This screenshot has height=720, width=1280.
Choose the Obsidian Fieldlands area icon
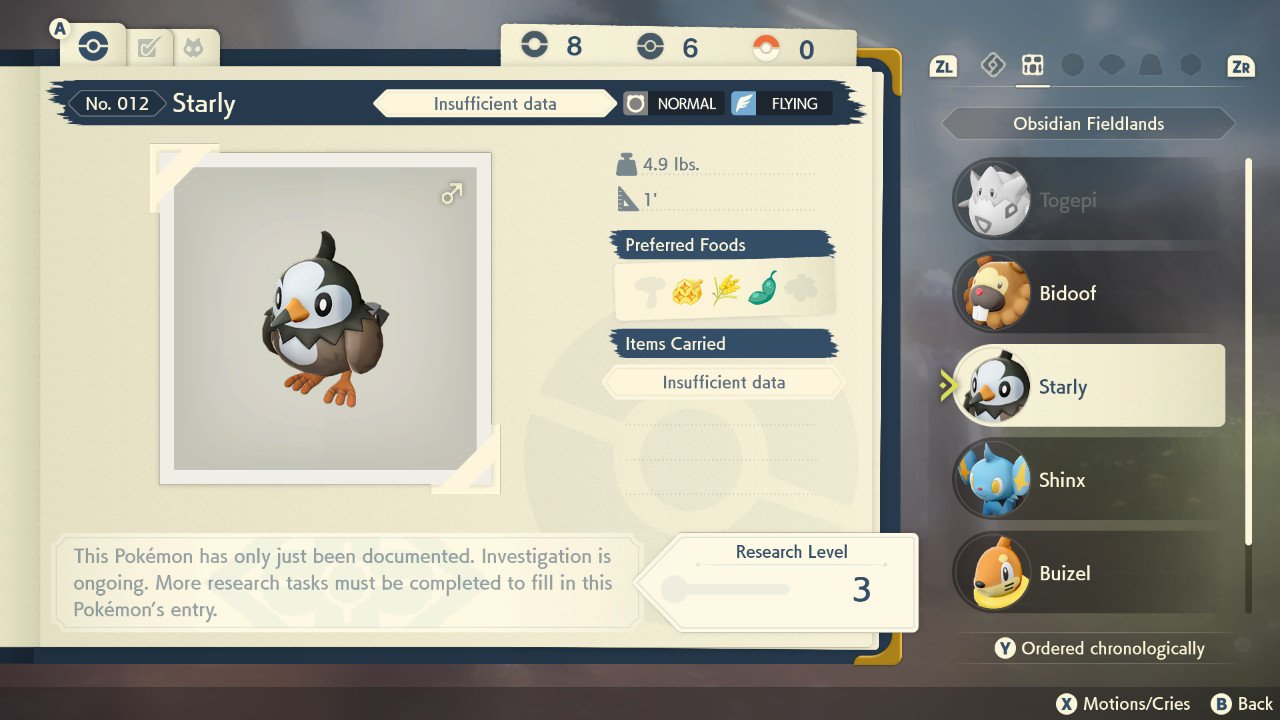click(x=1032, y=66)
